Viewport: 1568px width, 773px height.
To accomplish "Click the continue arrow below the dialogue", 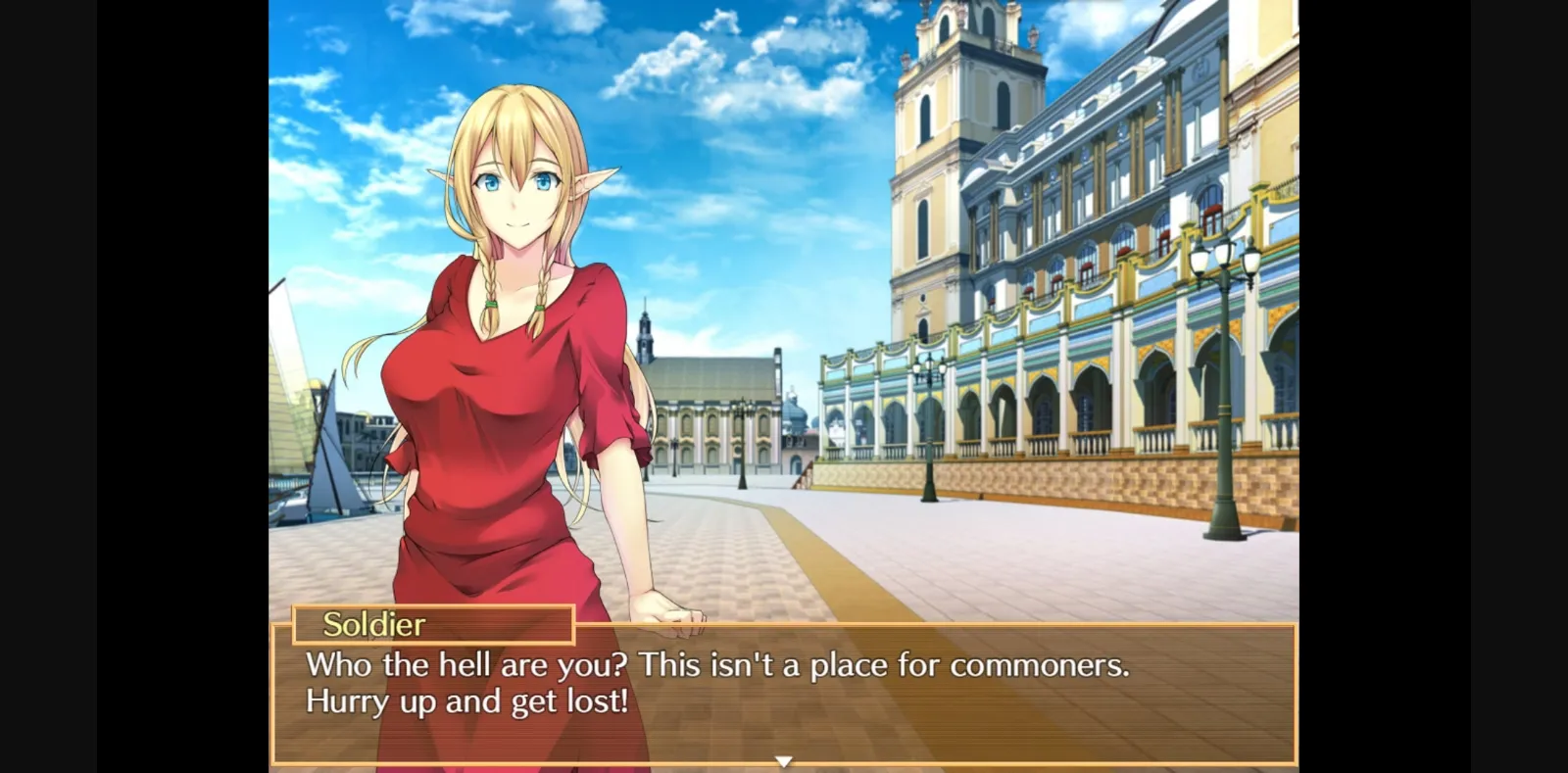I will click(x=784, y=758).
